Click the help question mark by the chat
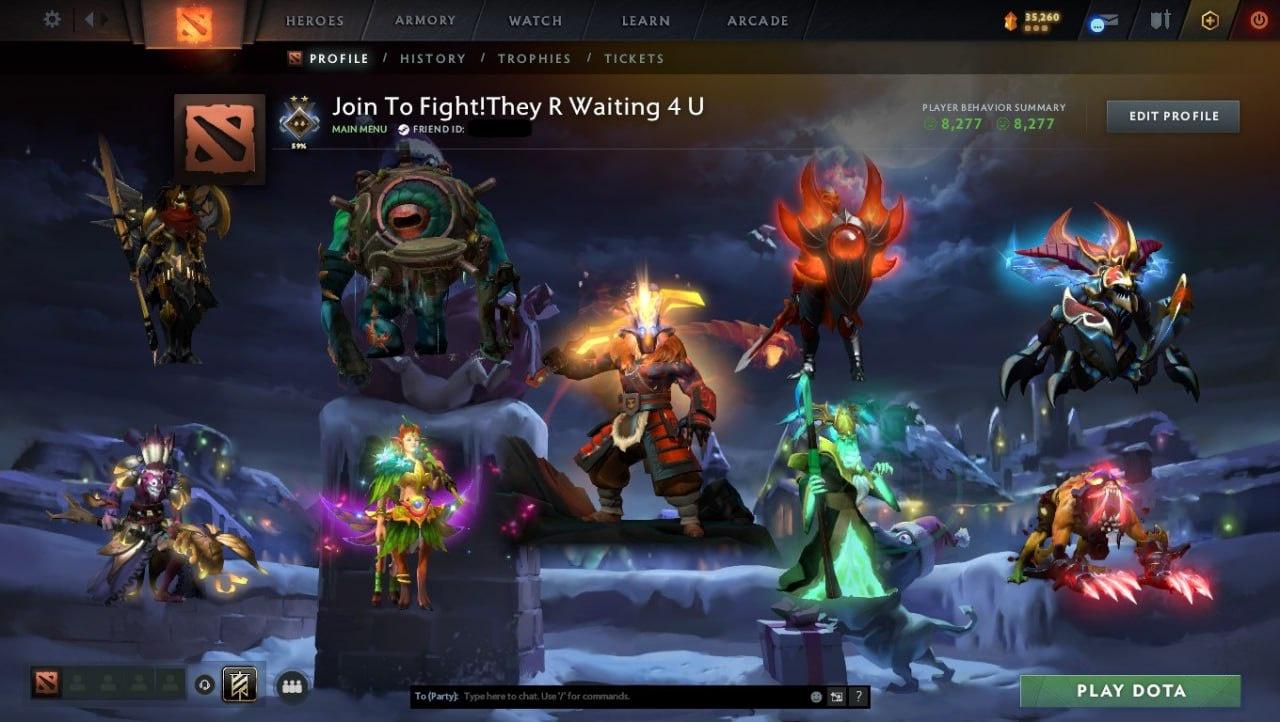1280x722 pixels. pyautogui.click(x=859, y=697)
